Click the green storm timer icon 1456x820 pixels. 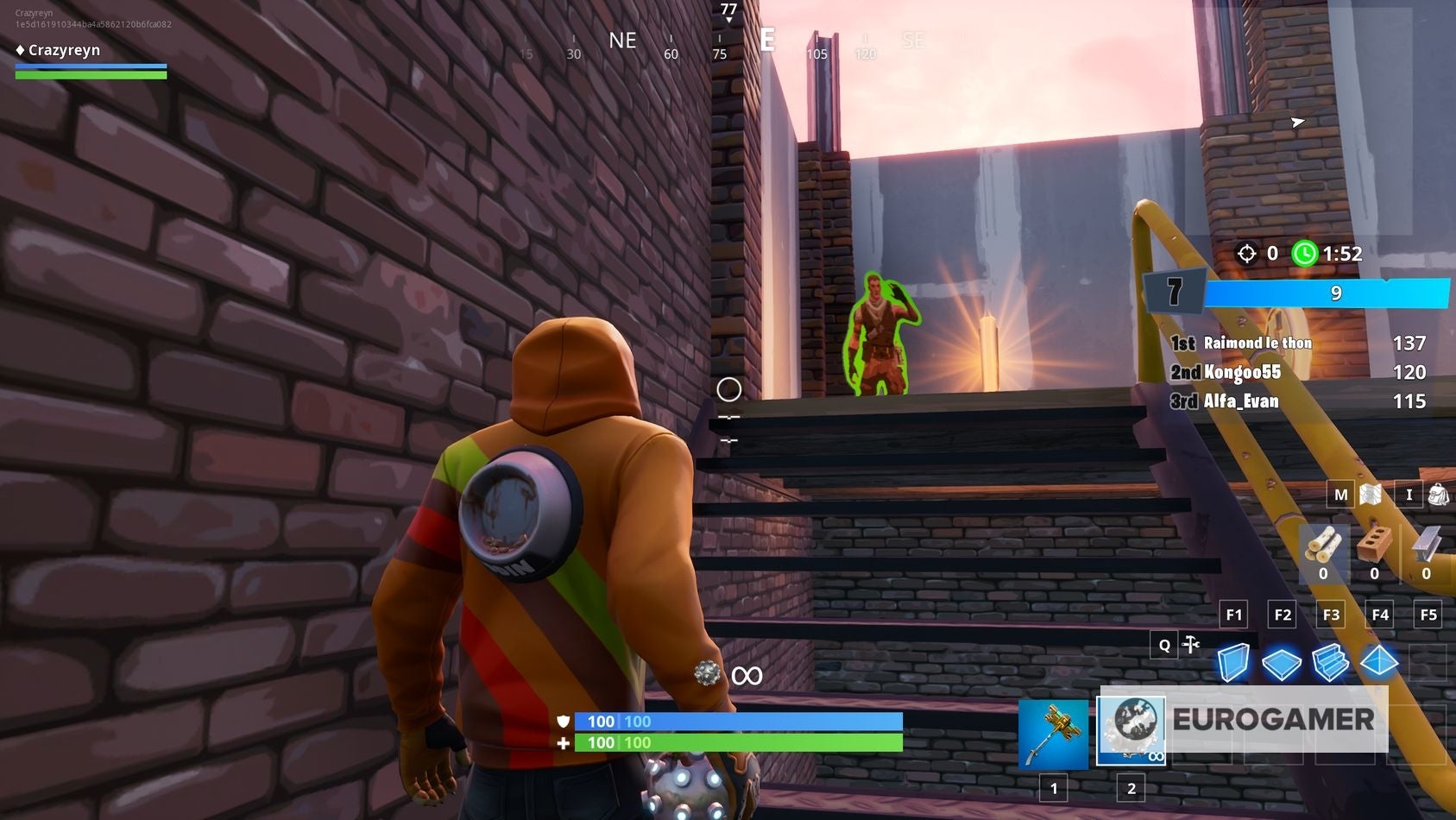pos(1305,254)
